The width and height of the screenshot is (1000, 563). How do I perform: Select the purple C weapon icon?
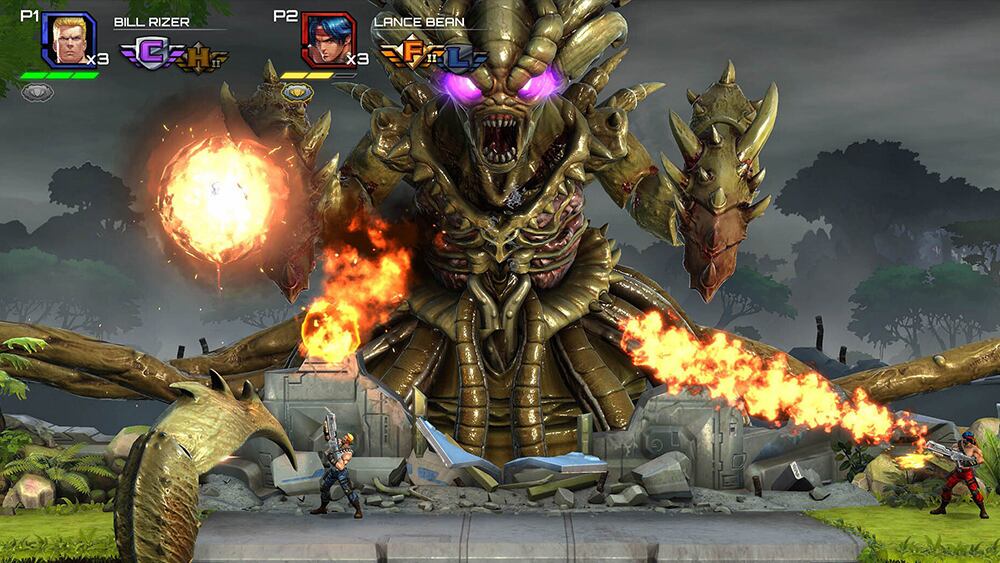point(153,53)
